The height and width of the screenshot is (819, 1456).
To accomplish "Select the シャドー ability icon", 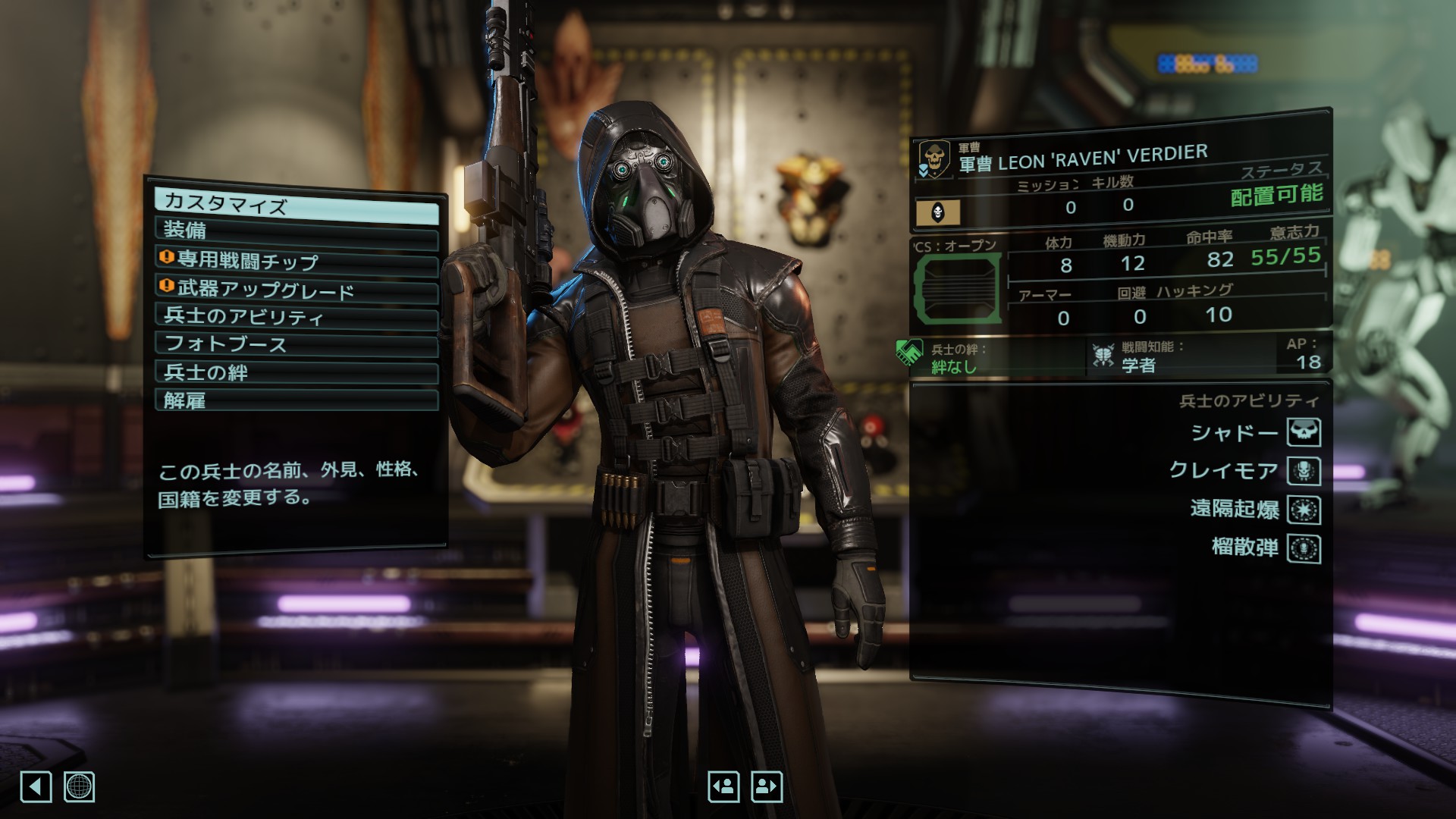I will click(x=1304, y=432).
